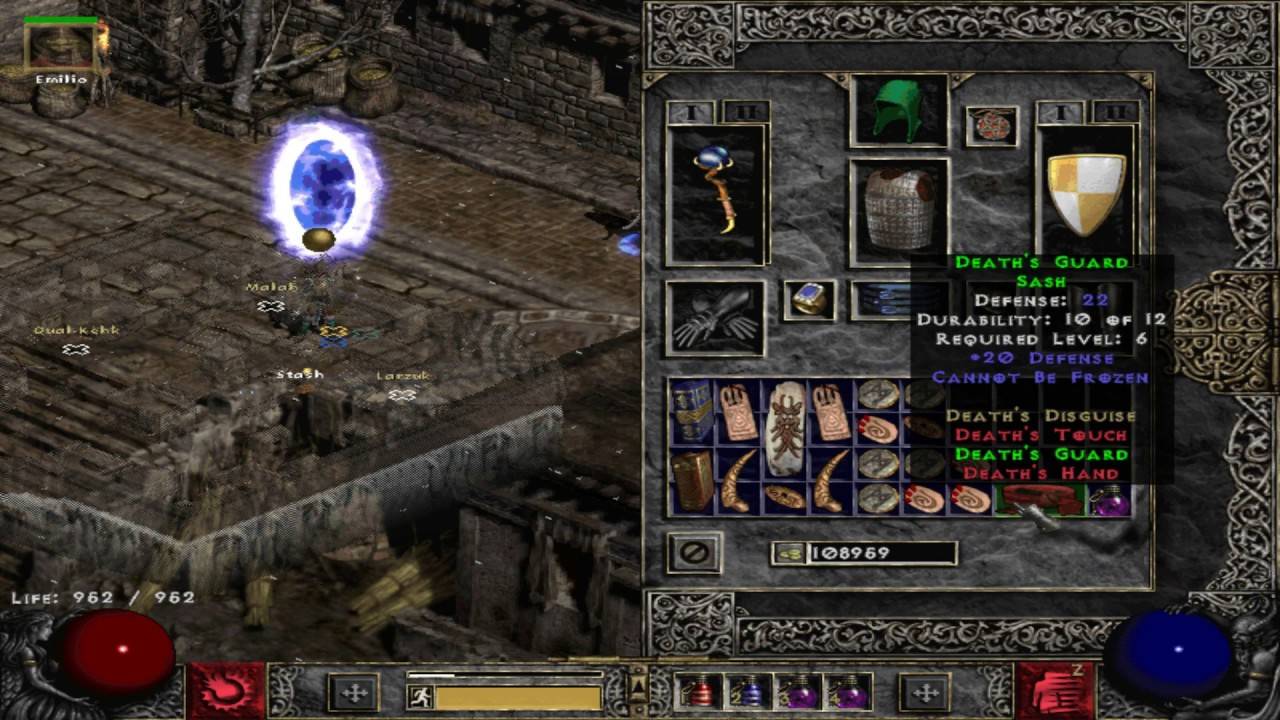Select the equipped orb weapon slot
1280x720 pixels.
click(716, 194)
